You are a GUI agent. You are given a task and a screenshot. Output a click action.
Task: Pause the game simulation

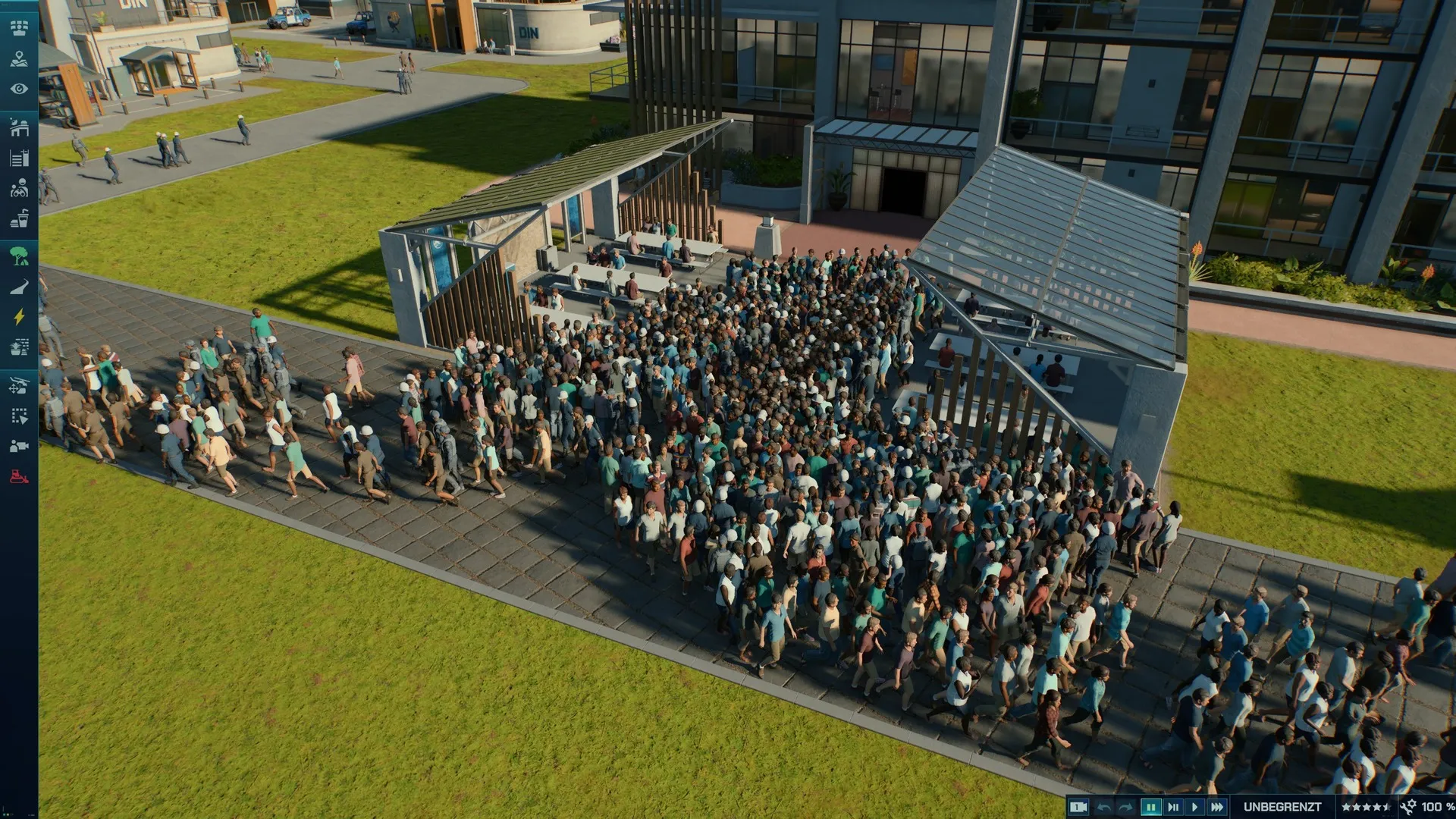click(x=1150, y=807)
